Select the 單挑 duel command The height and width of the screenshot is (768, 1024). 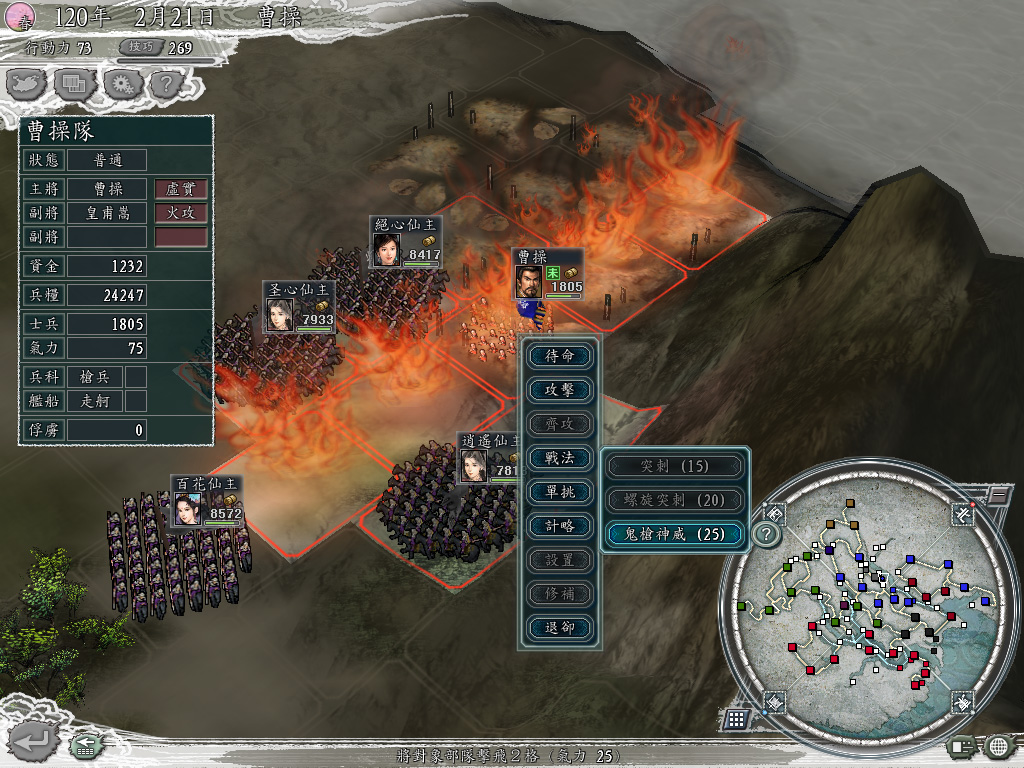tap(560, 492)
